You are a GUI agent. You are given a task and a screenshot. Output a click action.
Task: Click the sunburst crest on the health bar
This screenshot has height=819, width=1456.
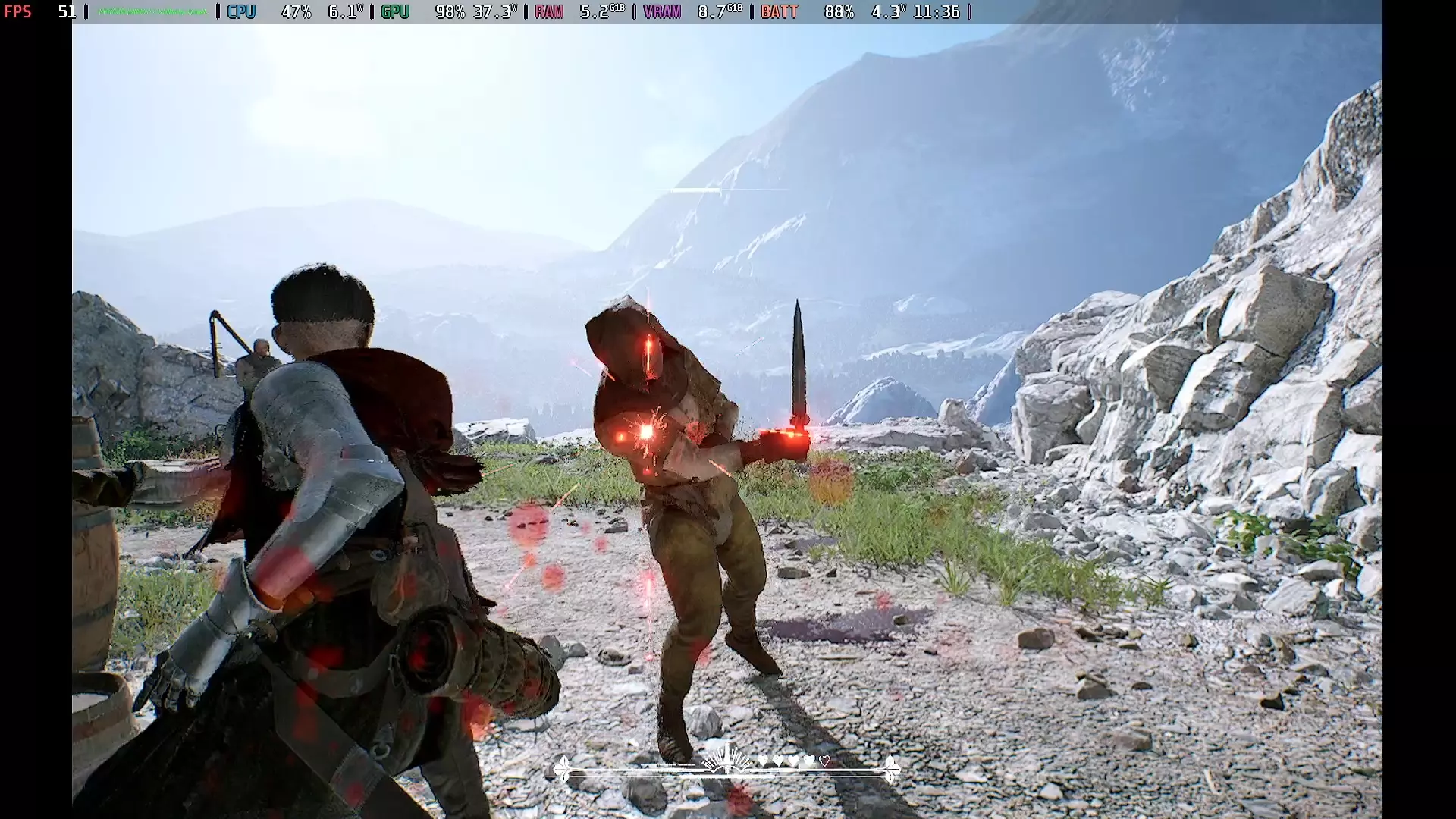point(726,758)
